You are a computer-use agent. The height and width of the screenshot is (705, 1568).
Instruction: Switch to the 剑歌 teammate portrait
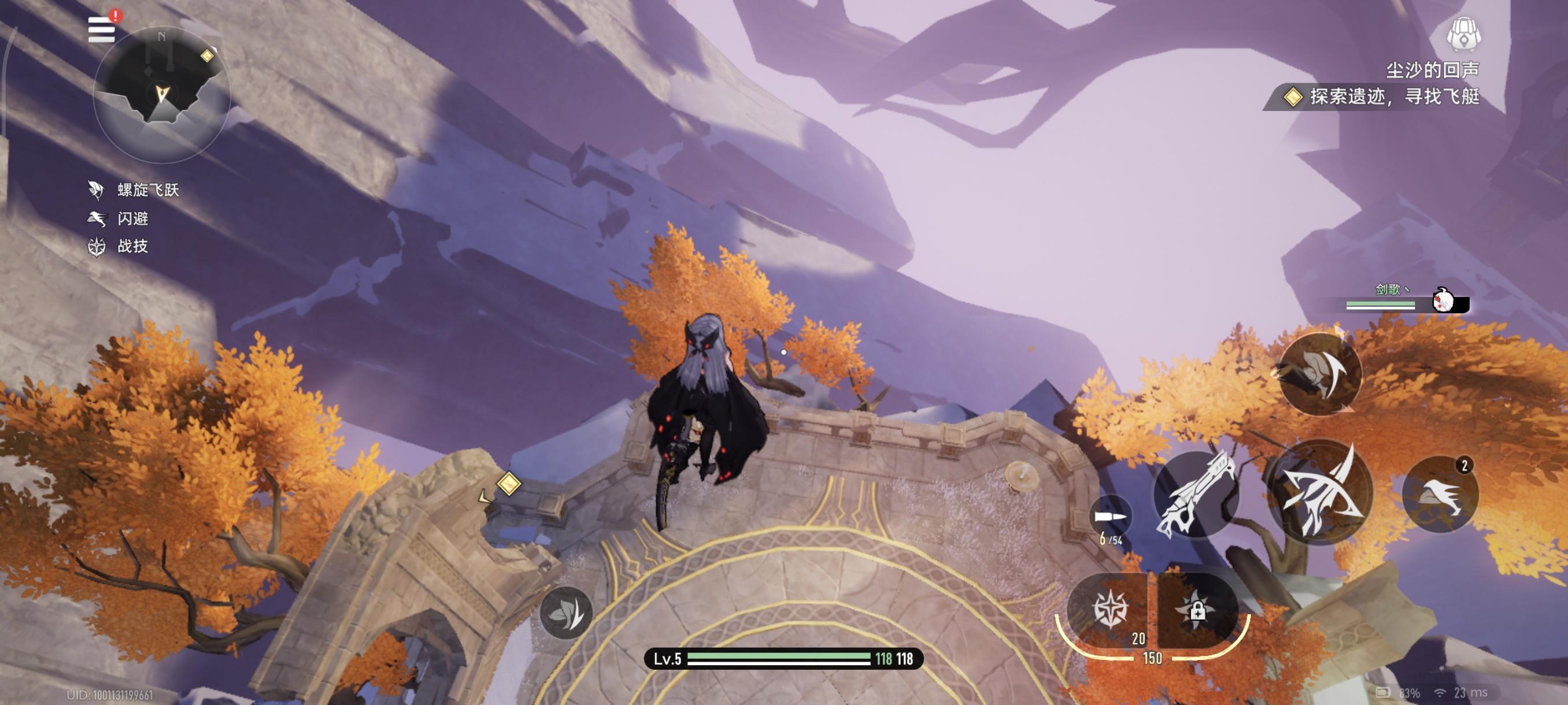point(1444,300)
